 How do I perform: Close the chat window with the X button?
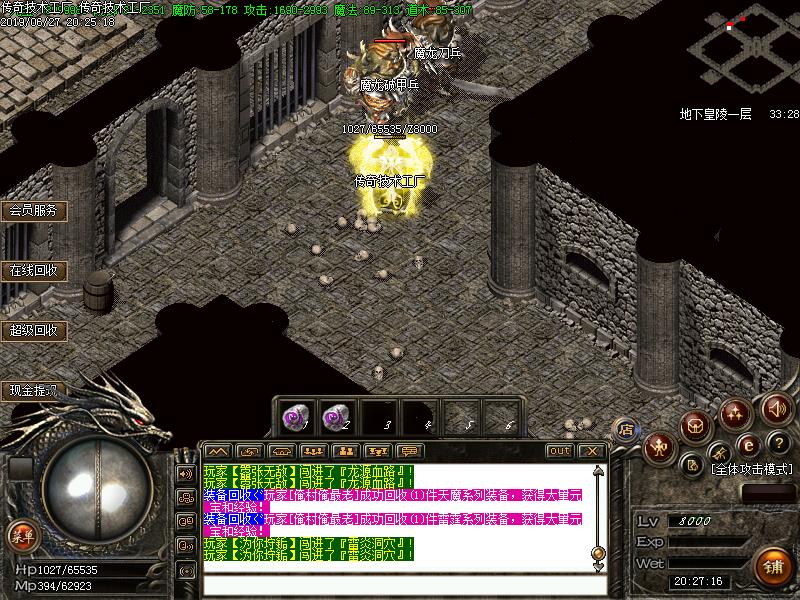click(x=591, y=451)
